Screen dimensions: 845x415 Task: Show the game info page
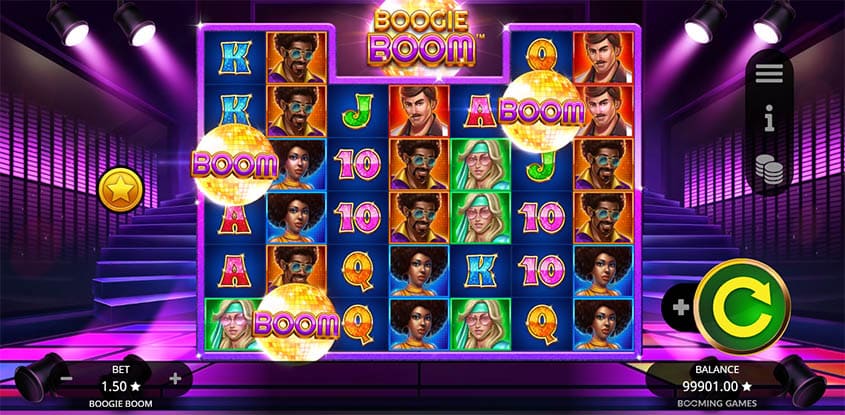coord(769,121)
